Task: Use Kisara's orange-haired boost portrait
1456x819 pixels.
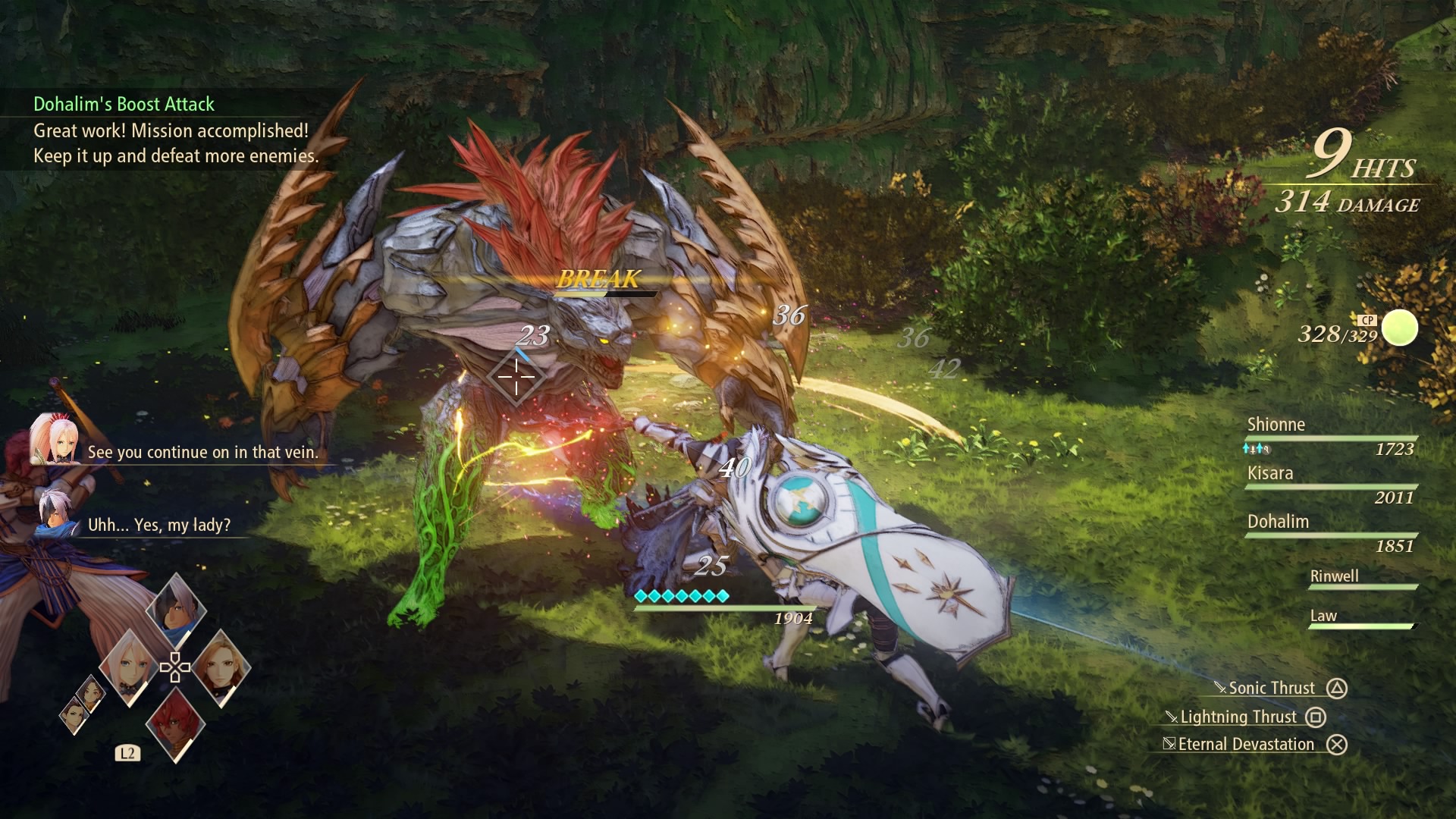Action: coord(221,667)
